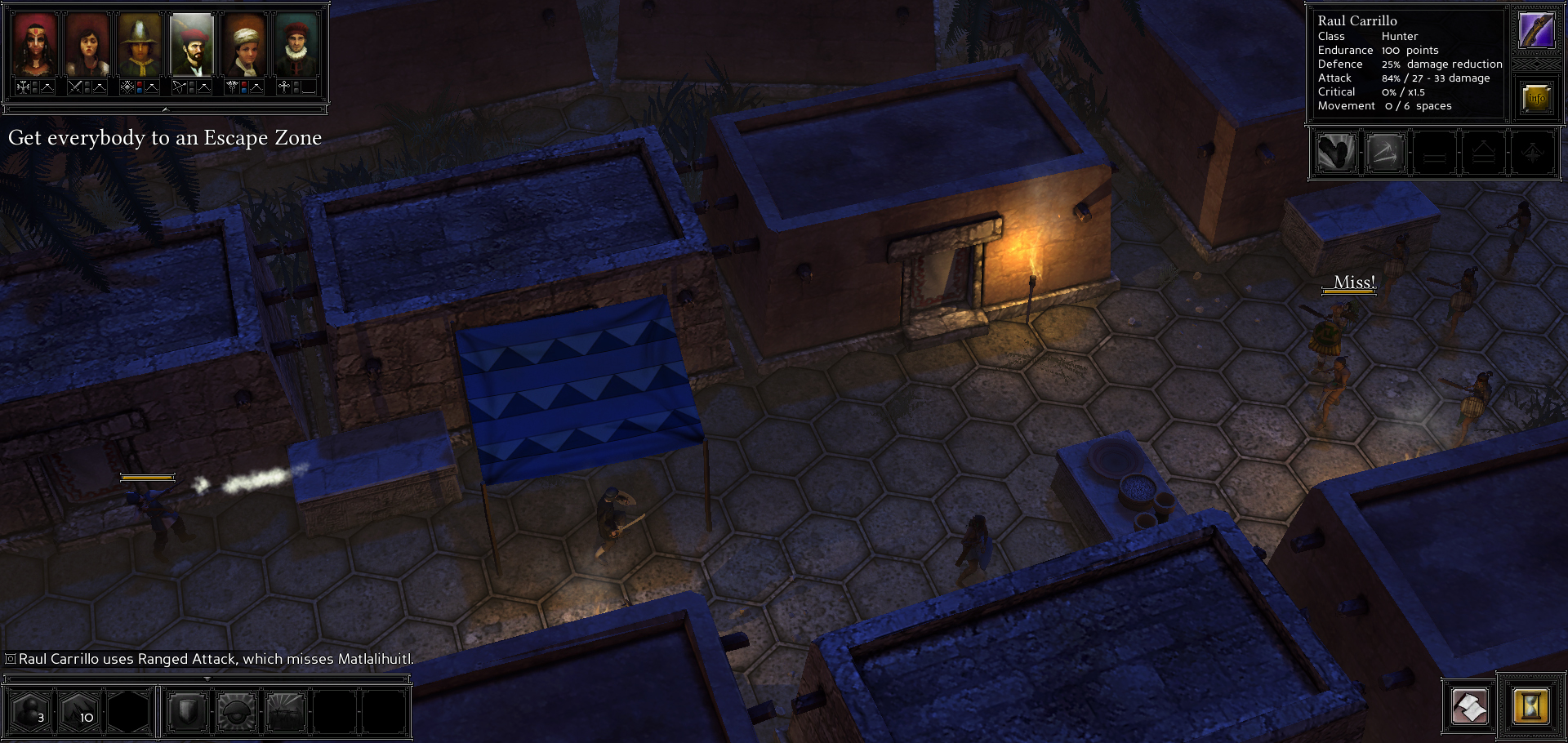Pick the portrait wearing a white turban
Screen dimensions: 1568x743
[x=244, y=46]
